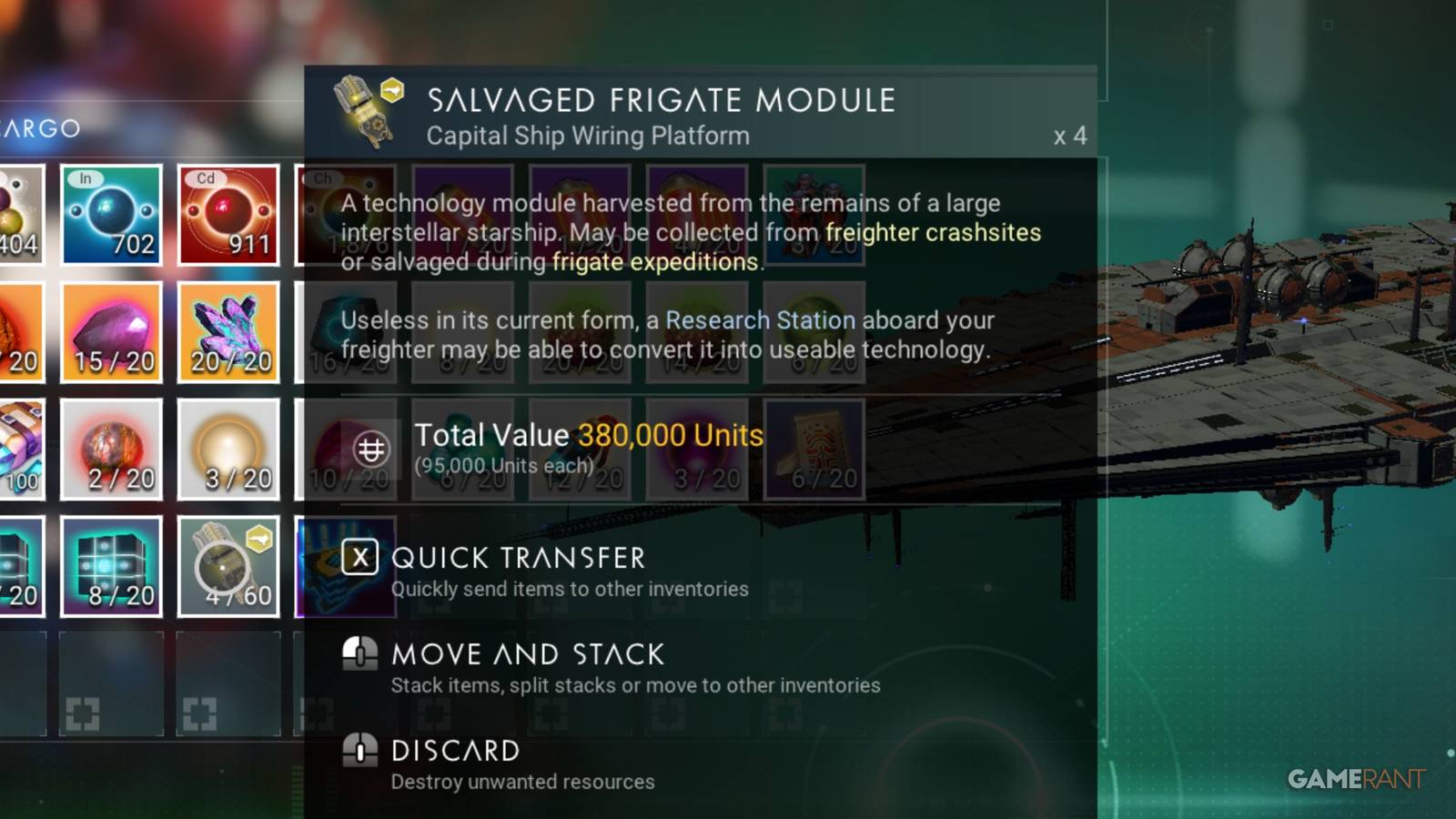Open the frigate expeditions link

652,261
